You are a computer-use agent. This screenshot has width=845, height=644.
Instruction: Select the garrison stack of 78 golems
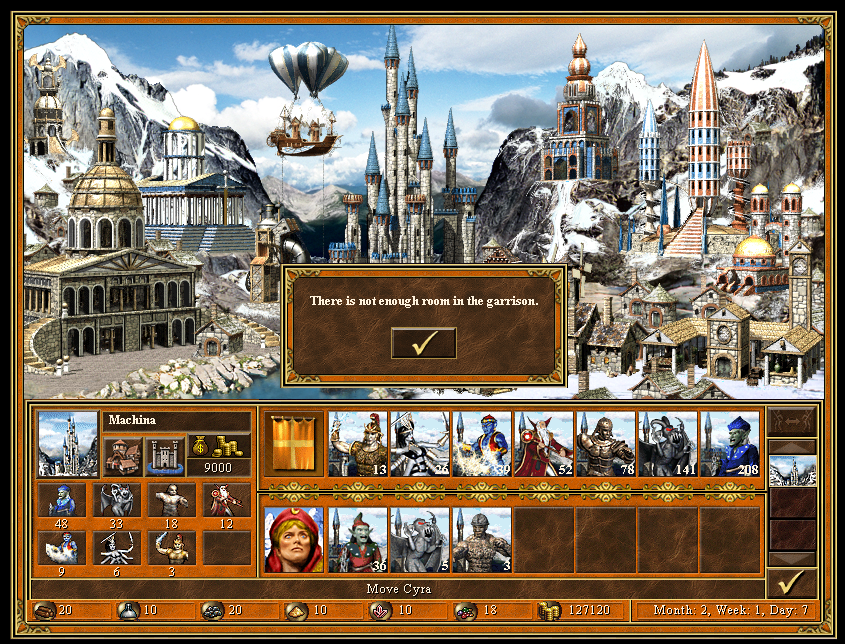pos(606,444)
